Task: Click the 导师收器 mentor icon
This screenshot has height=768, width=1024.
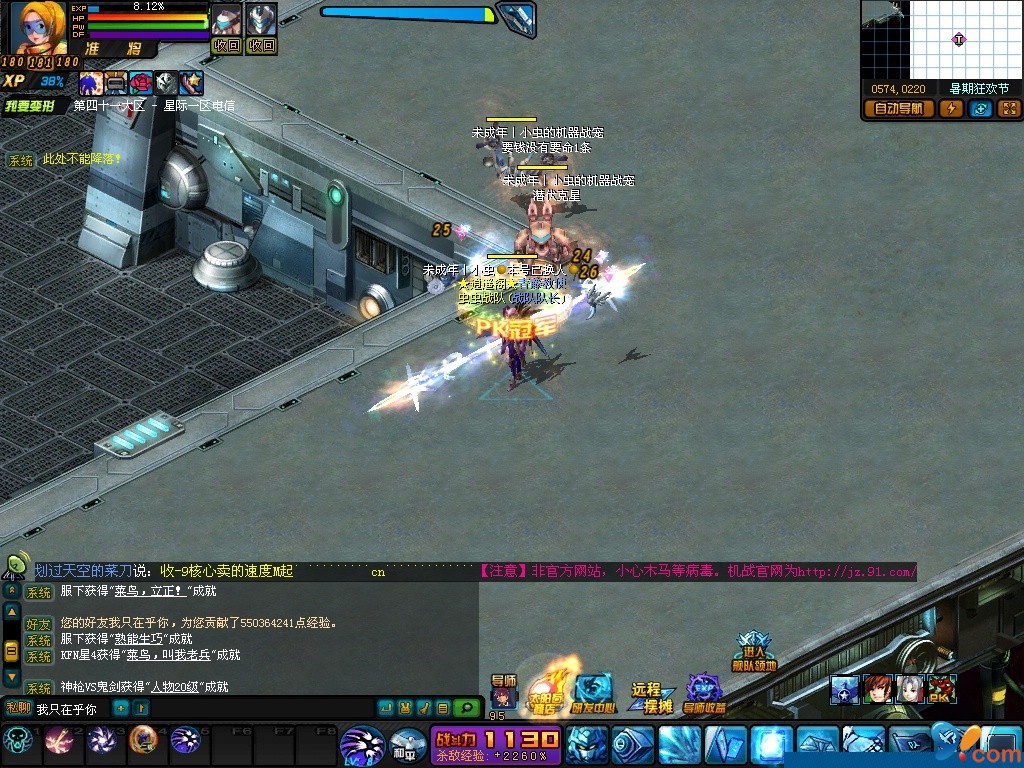Action: (704, 693)
